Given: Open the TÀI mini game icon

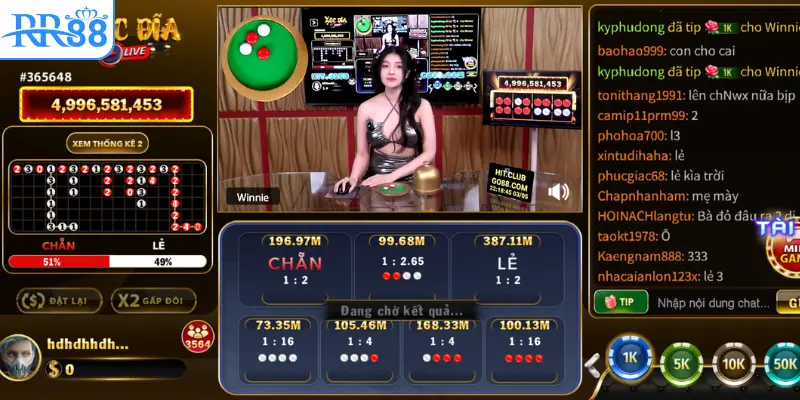Looking at the screenshot, I should [x=782, y=245].
